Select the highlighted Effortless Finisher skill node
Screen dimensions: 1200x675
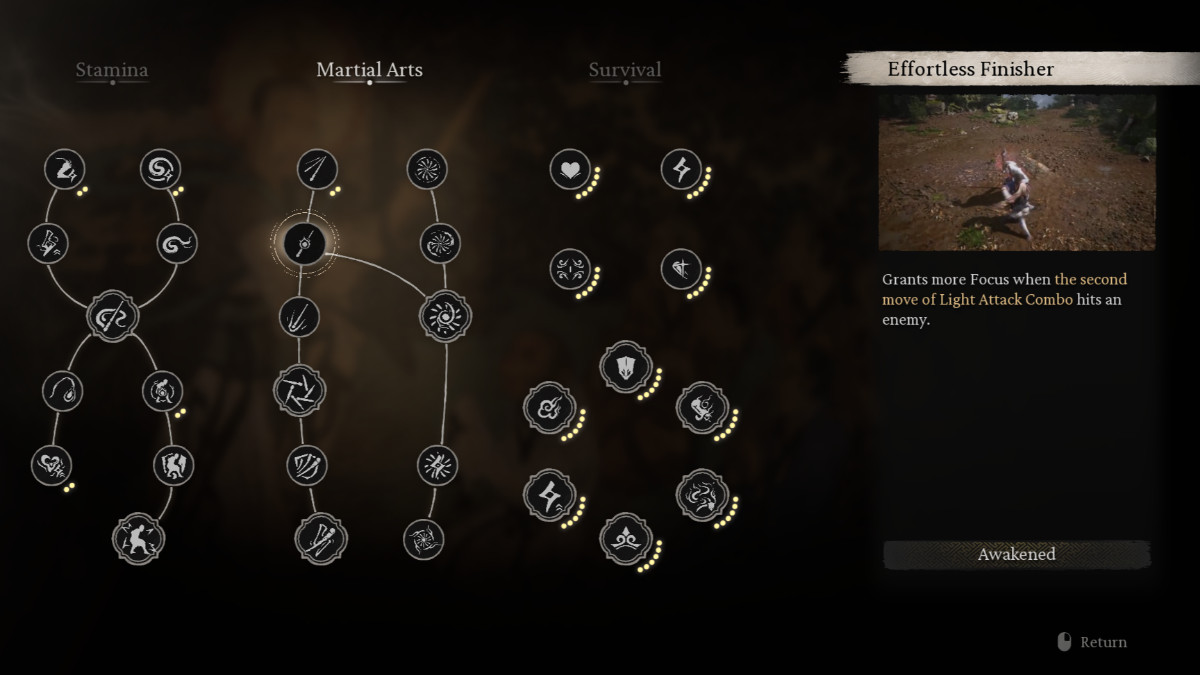[304, 241]
